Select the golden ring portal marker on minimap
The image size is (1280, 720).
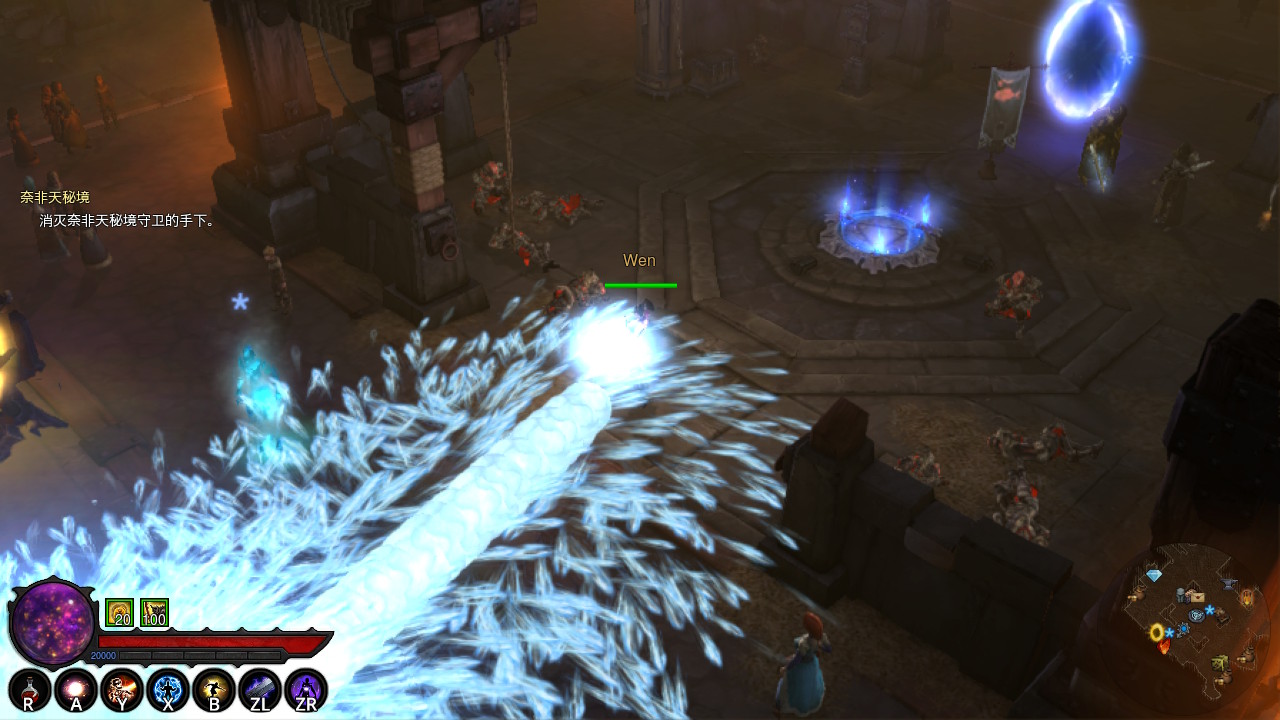(x=1157, y=632)
